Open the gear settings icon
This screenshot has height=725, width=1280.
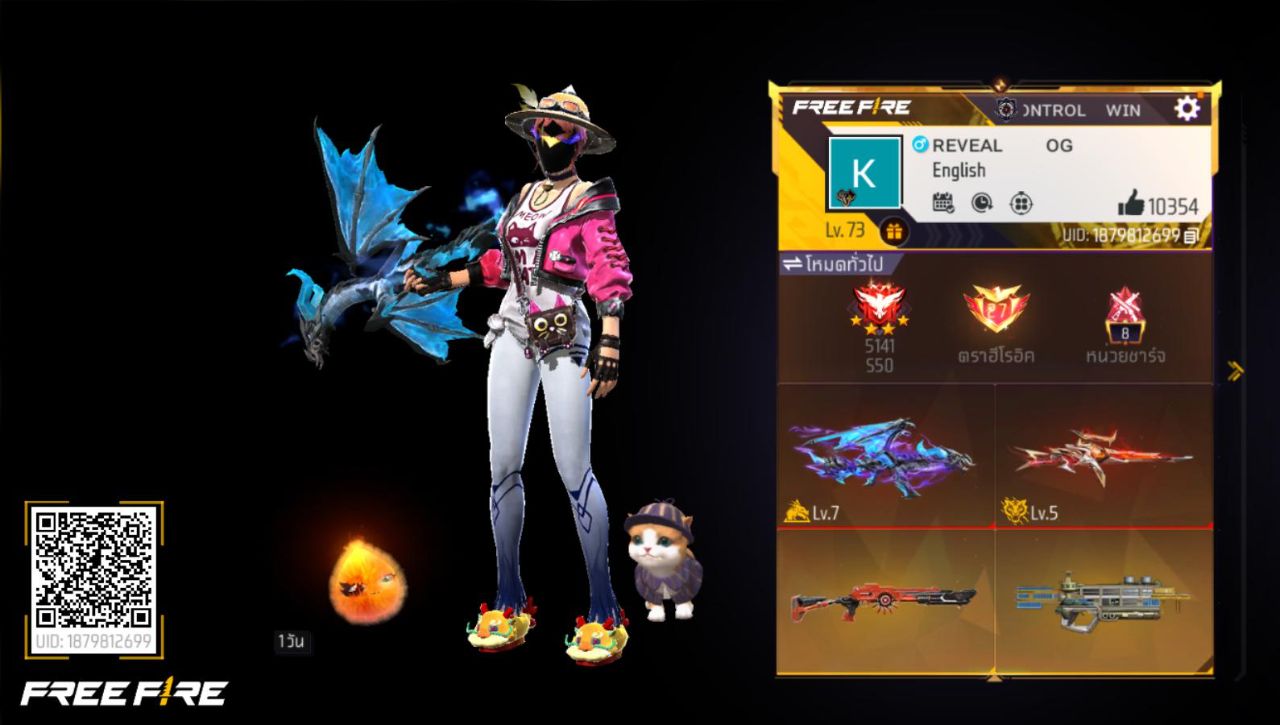1186,108
